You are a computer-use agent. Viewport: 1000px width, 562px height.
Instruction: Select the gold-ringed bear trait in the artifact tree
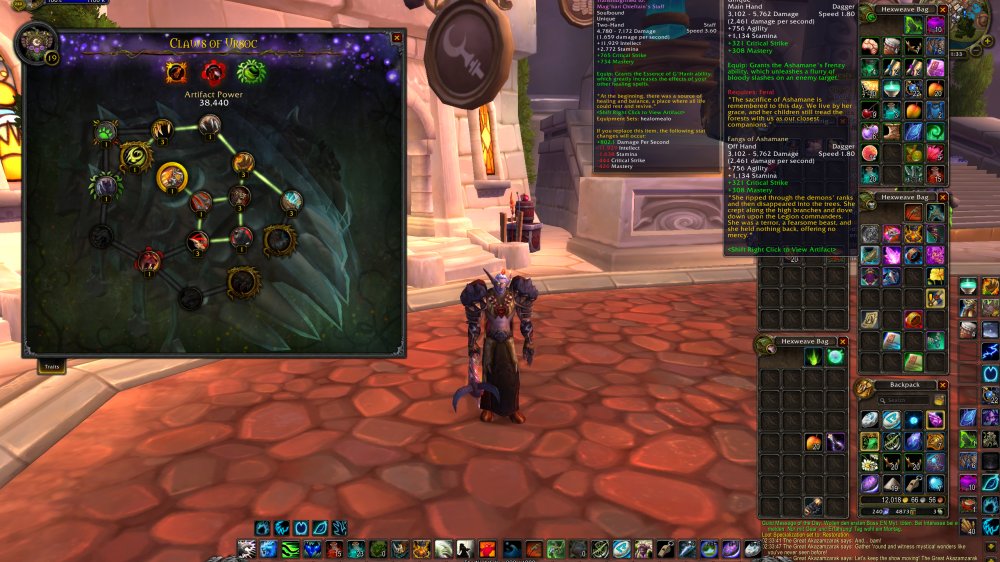[x=172, y=177]
